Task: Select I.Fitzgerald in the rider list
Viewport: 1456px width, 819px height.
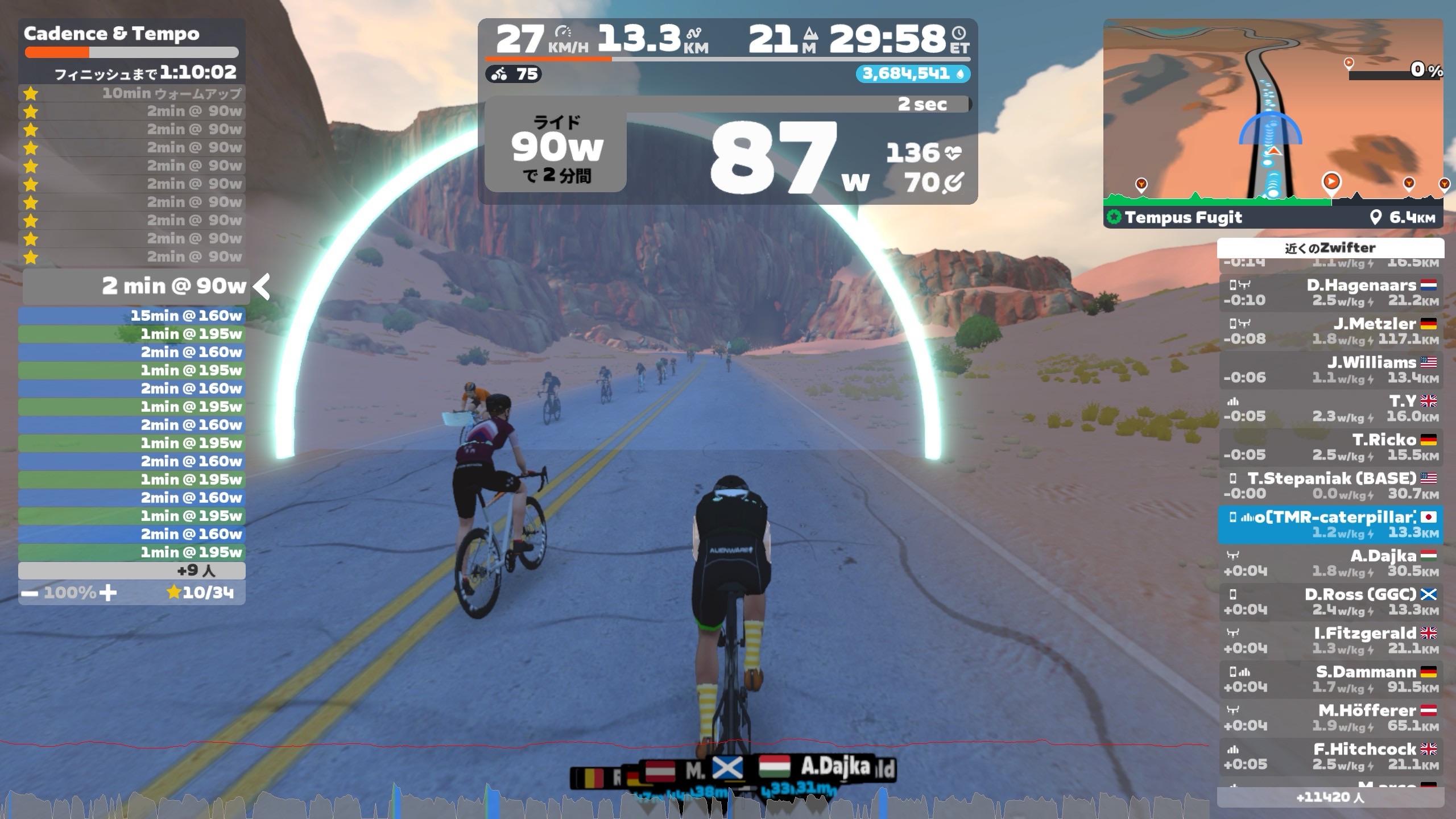Action: 1330,640
